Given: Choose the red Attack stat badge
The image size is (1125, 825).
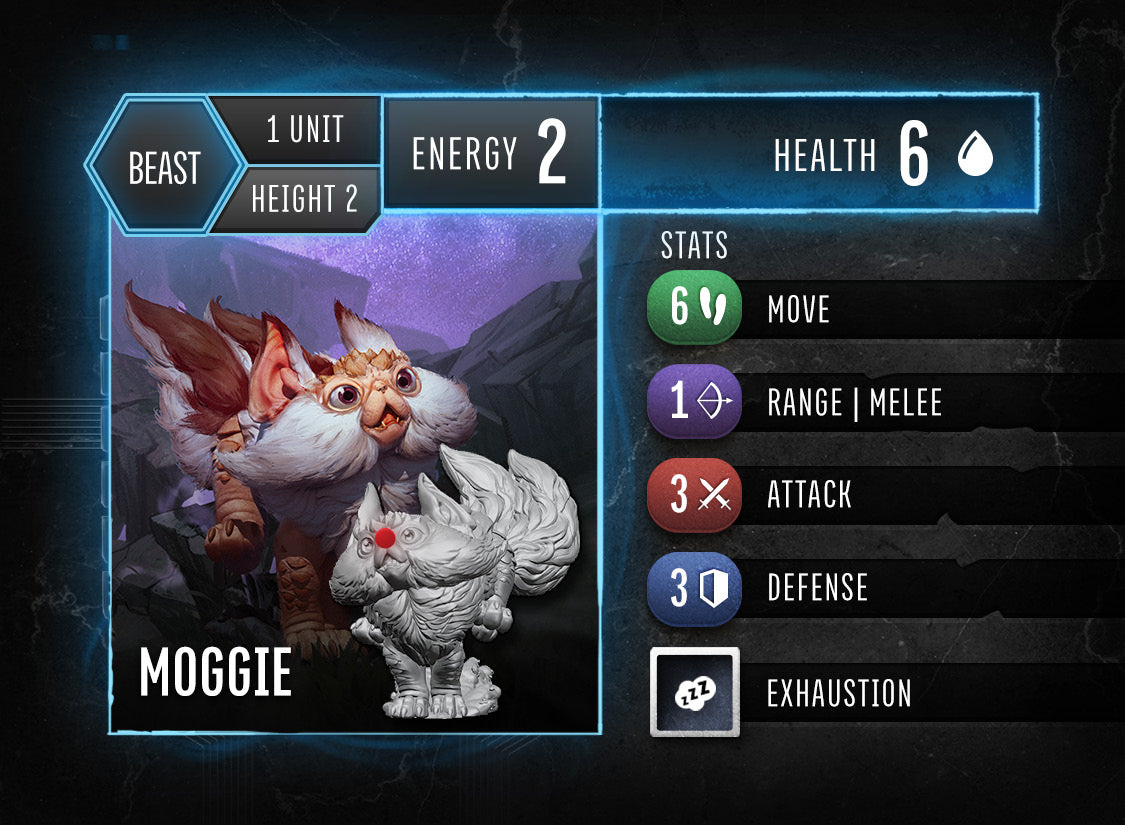Looking at the screenshot, I should click(x=694, y=494).
